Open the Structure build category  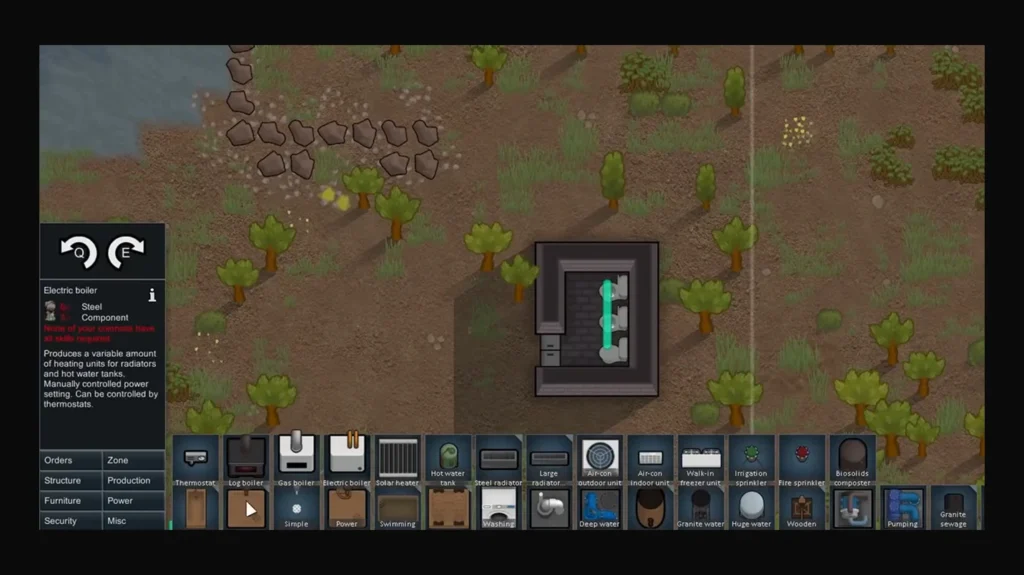pos(70,480)
